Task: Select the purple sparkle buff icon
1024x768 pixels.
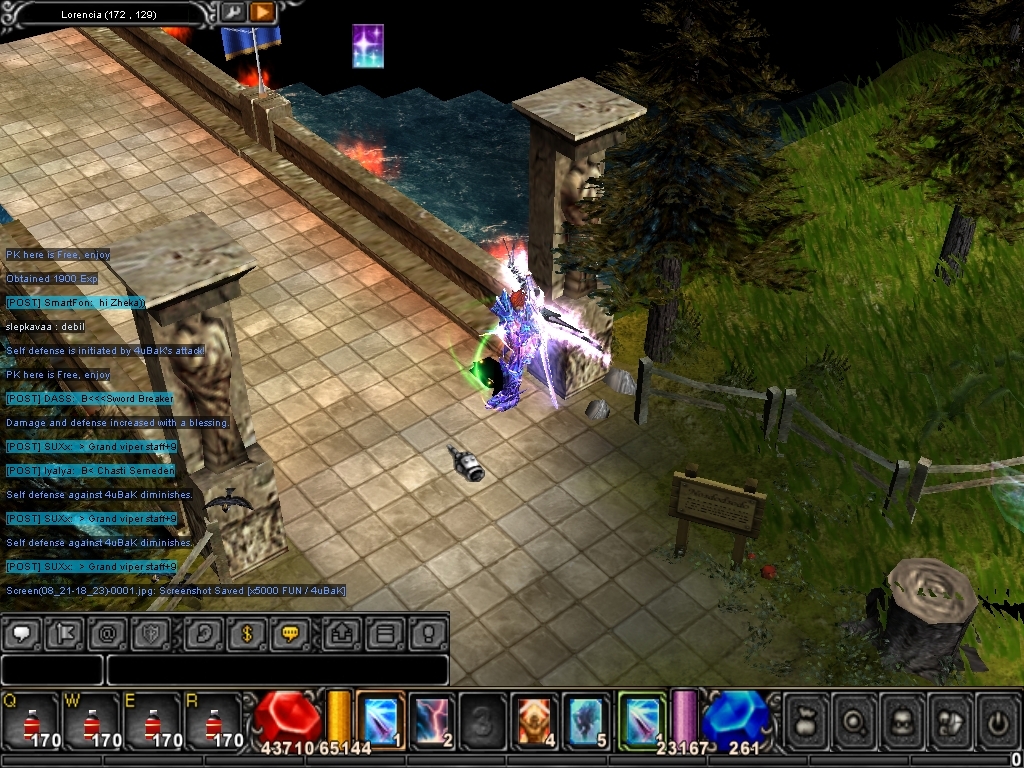Action: coord(368,46)
